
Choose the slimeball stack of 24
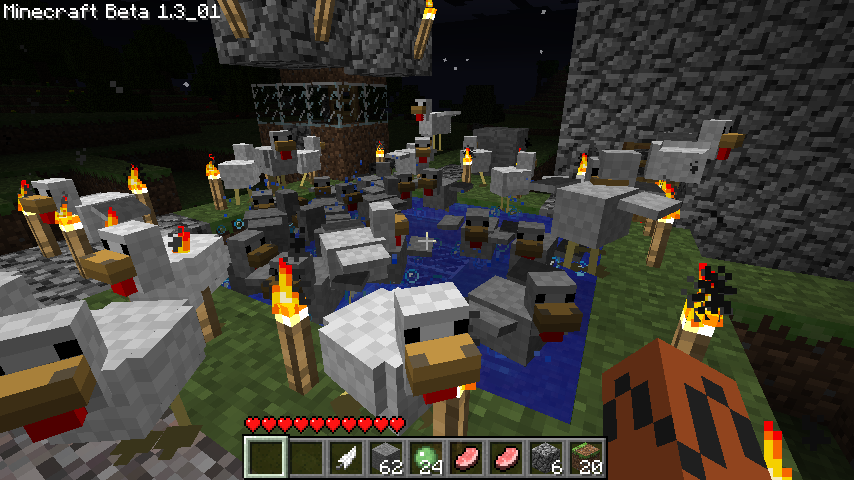click(425, 457)
